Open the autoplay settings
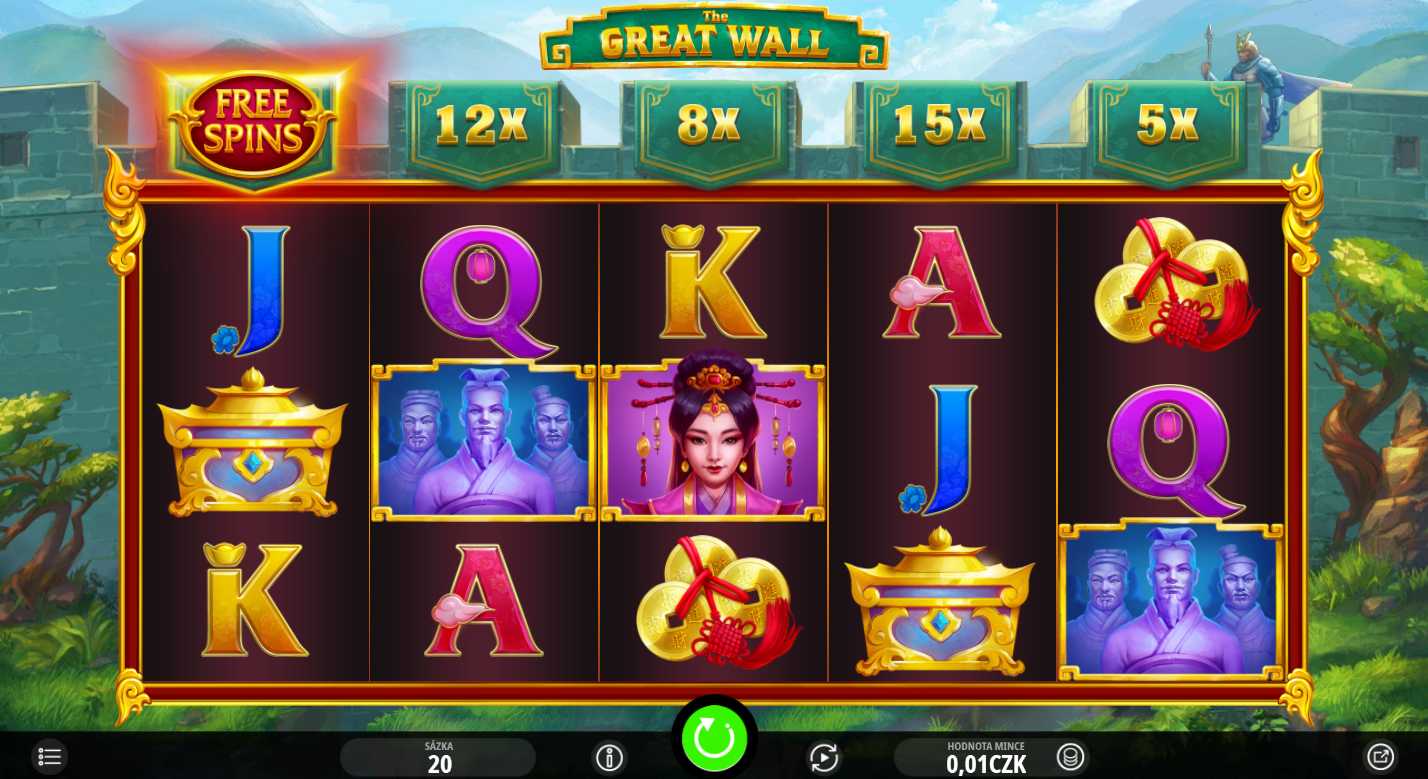 click(822, 758)
